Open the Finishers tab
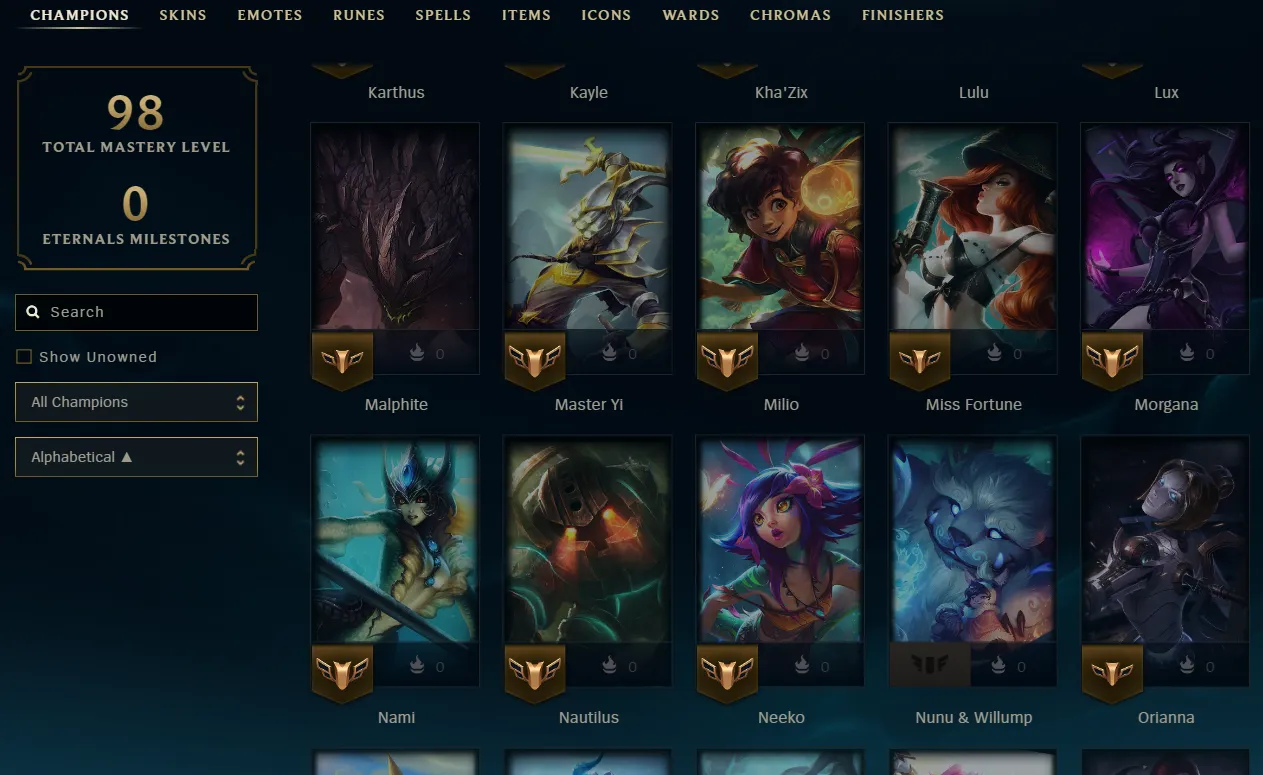Viewport: 1263px width, 775px height. (903, 15)
